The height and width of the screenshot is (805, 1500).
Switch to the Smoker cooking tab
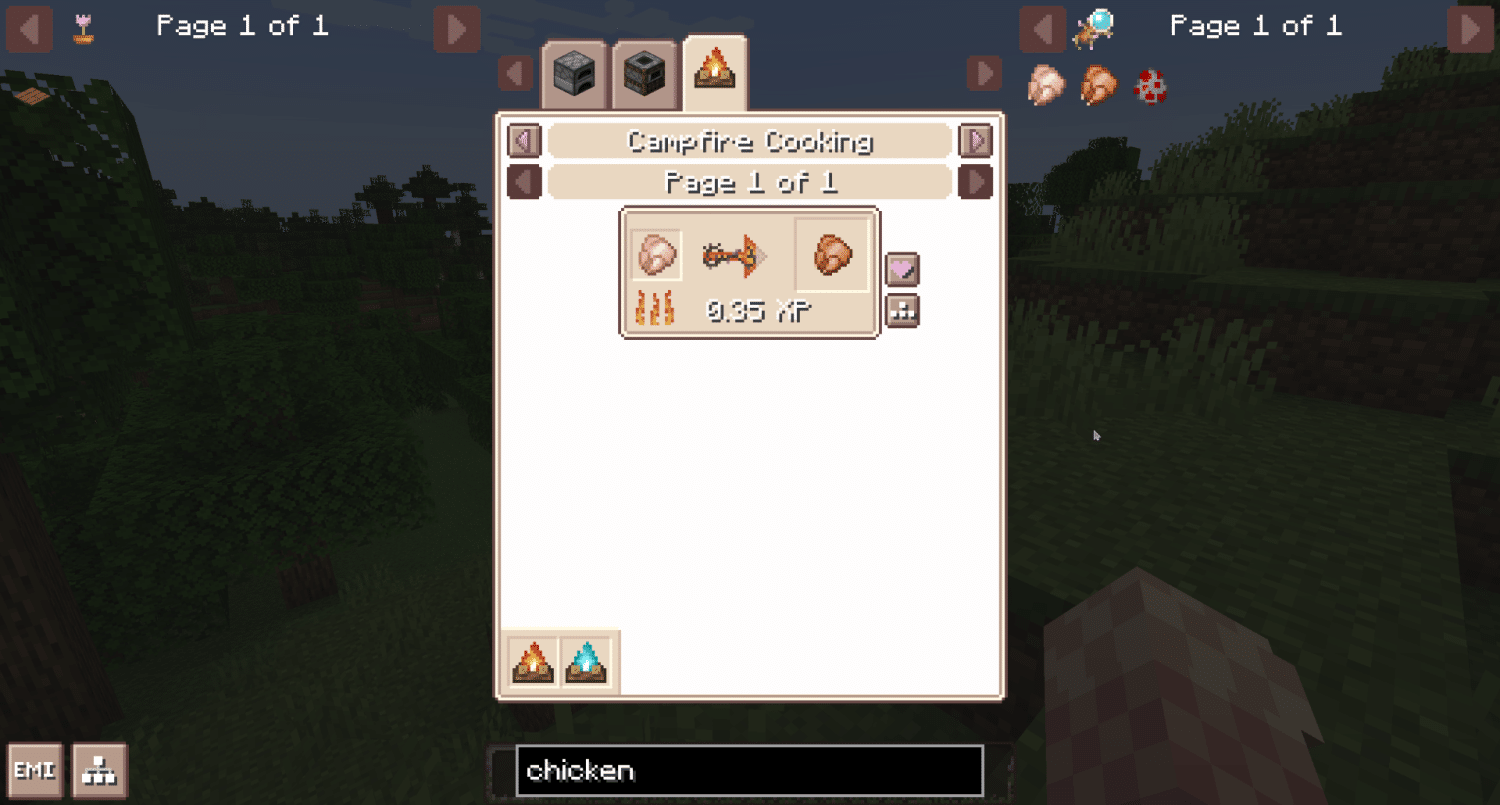pyautogui.click(x=643, y=73)
